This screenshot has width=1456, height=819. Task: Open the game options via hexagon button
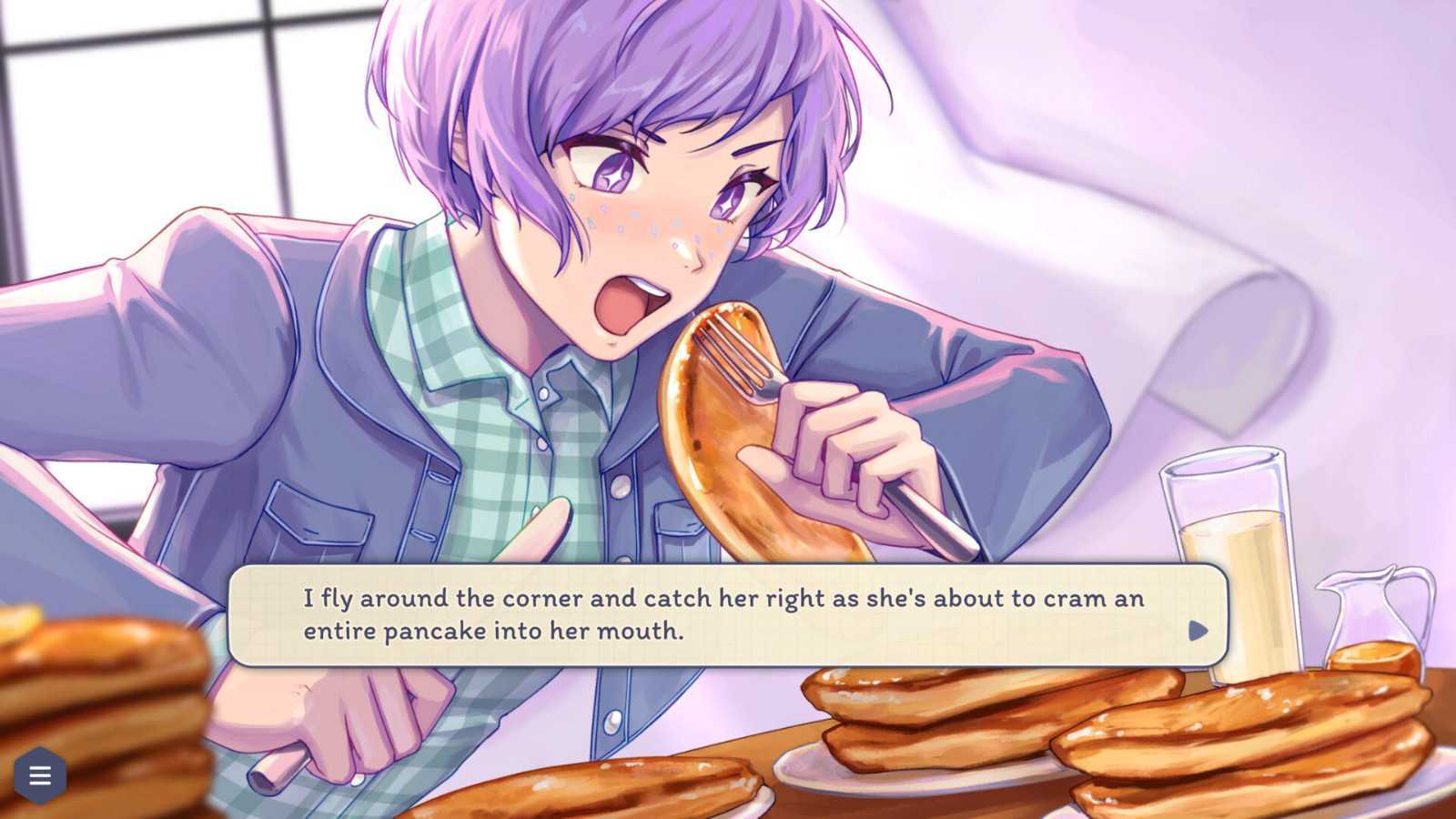click(38, 775)
